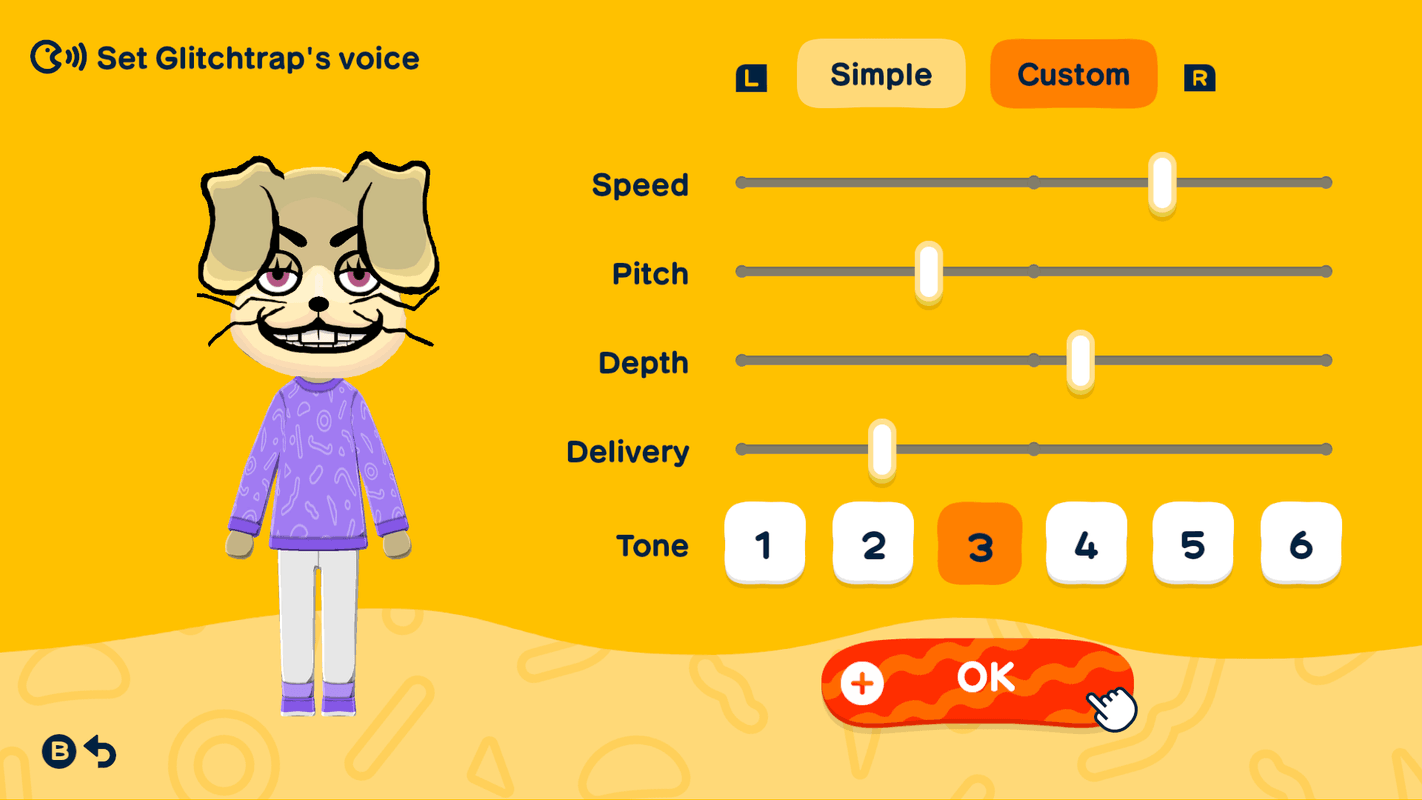The width and height of the screenshot is (1422, 800).
Task: Click the B button icon at bottom left
Action: (x=58, y=749)
